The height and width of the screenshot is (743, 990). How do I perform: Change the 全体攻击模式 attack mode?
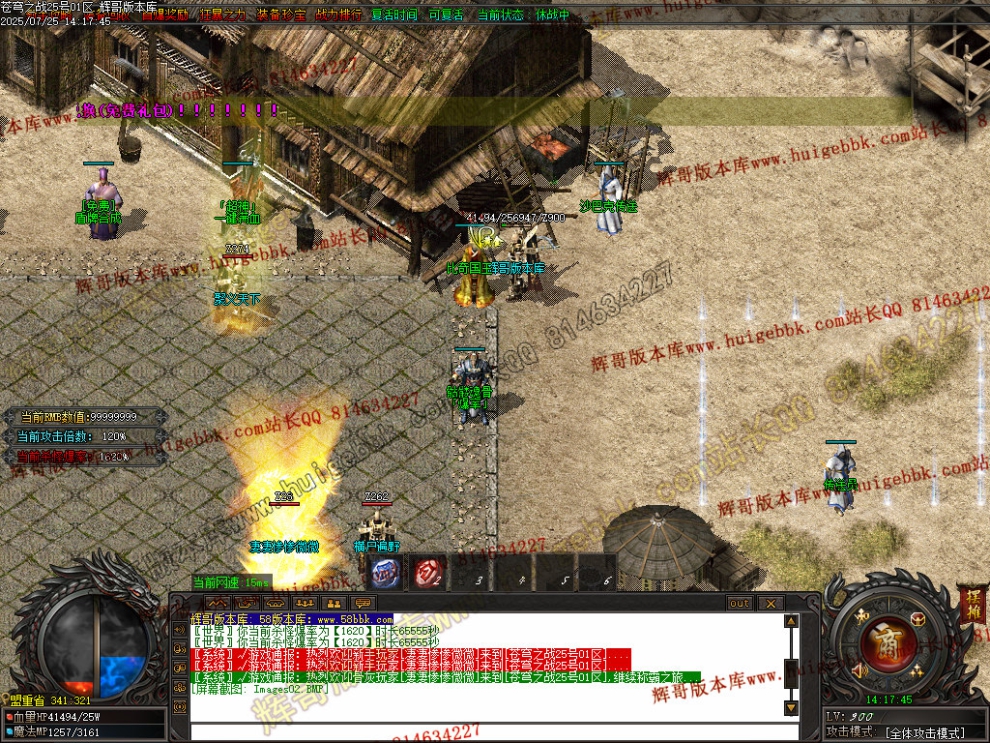point(925,733)
